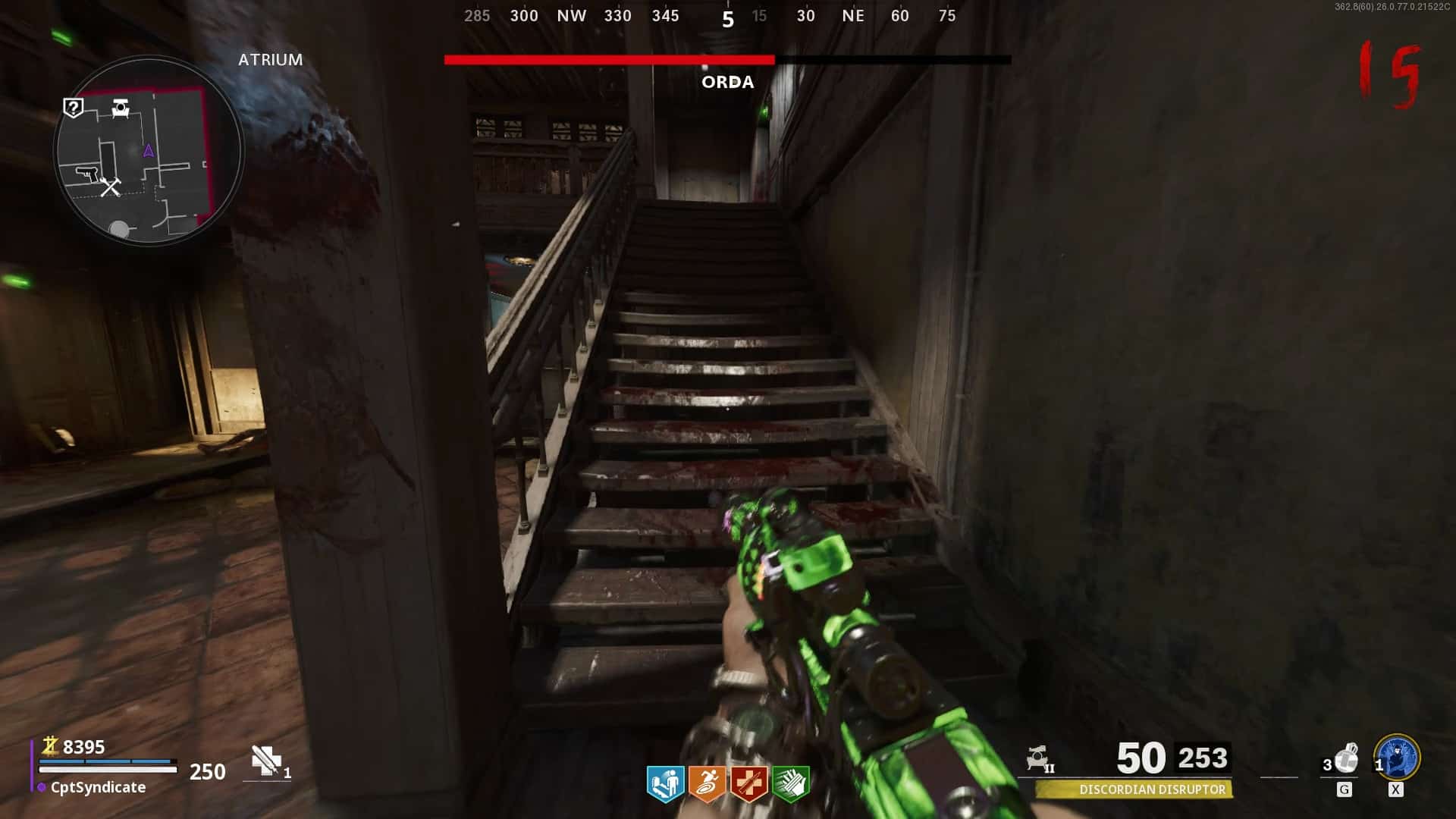Select the blue Quick Revive perk icon
Screen dimensions: 1456x819
(665, 783)
